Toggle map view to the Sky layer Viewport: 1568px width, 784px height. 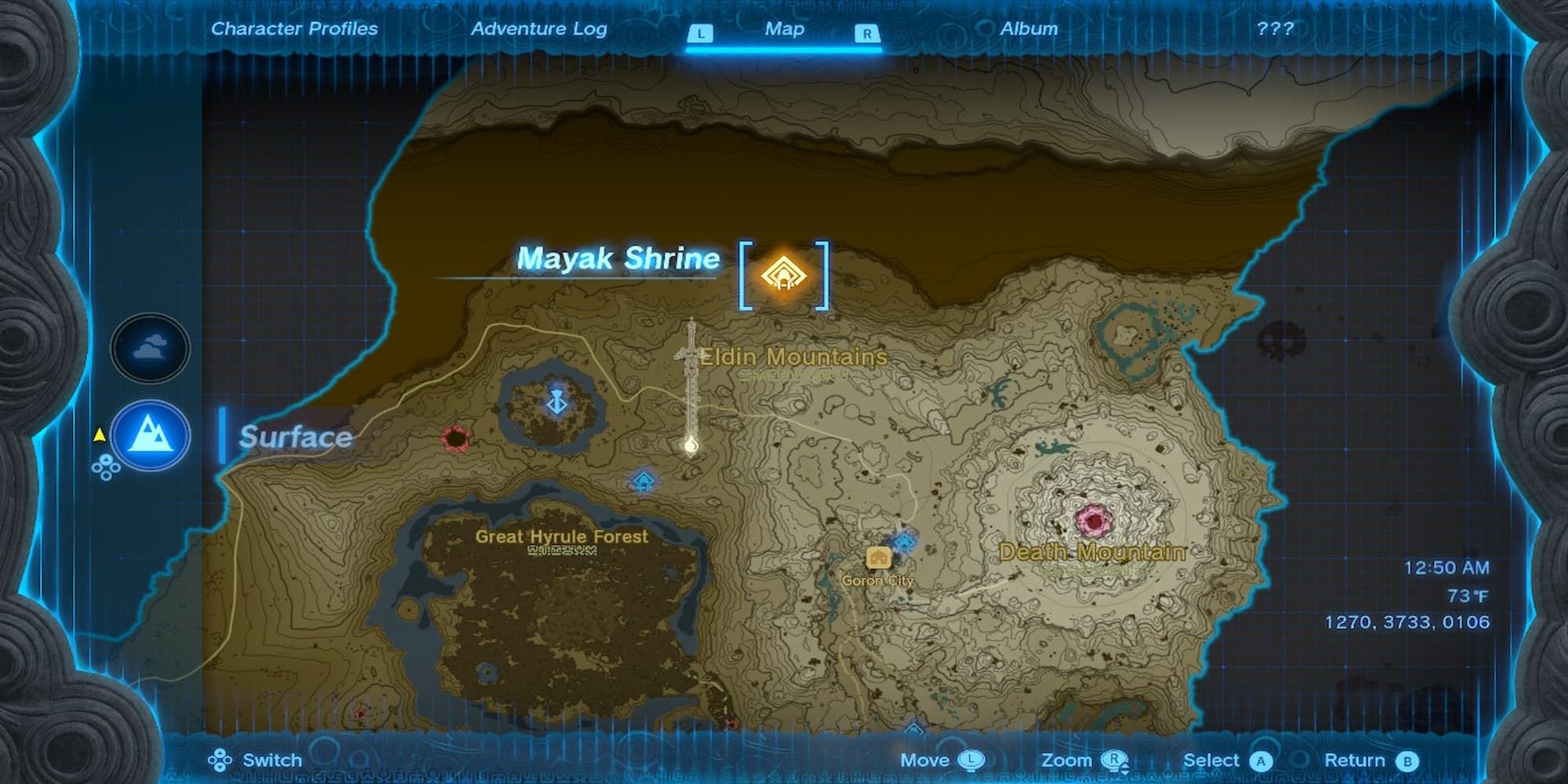(149, 348)
